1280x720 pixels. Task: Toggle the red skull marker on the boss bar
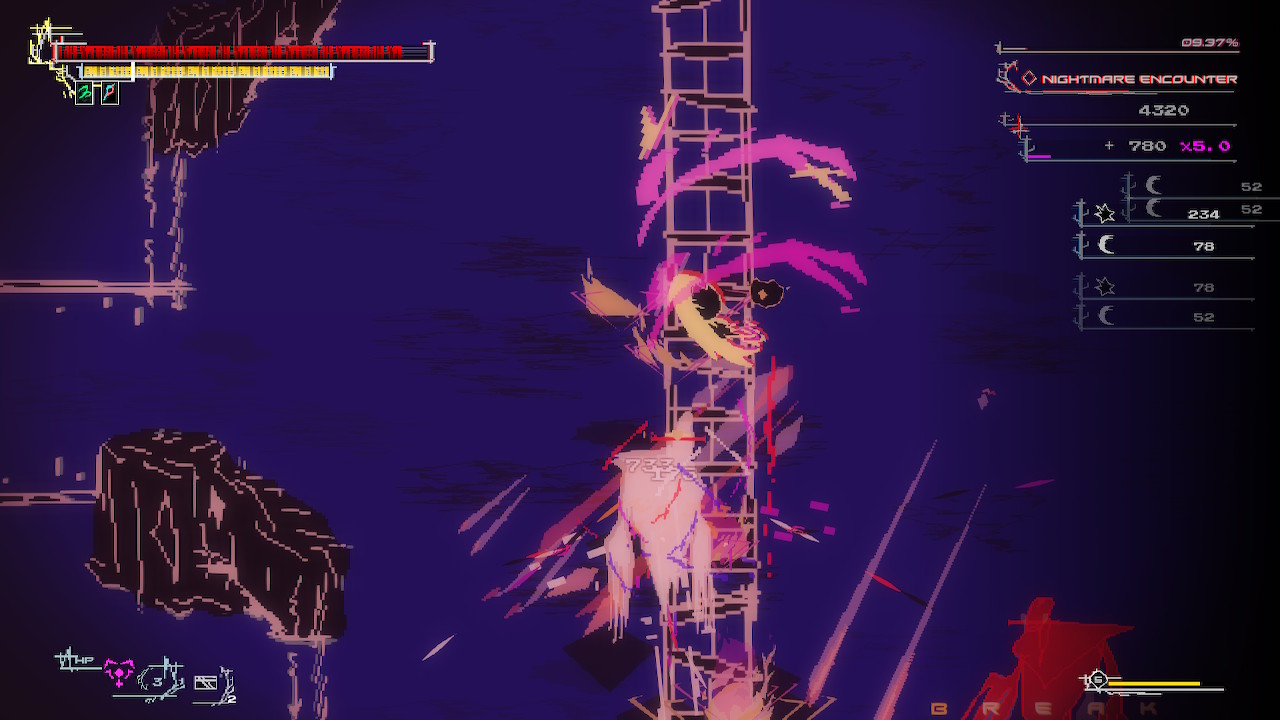click(x=53, y=51)
